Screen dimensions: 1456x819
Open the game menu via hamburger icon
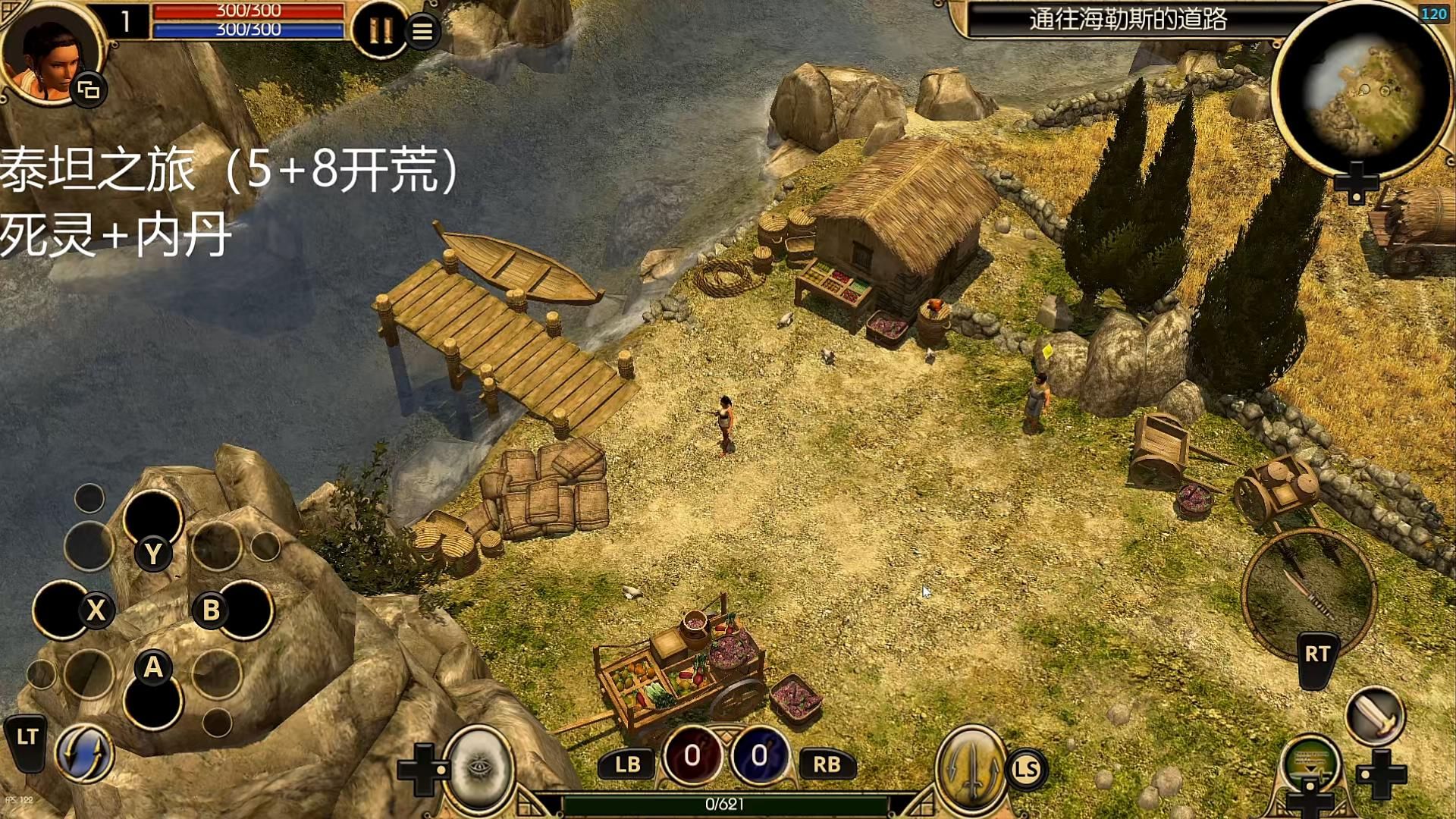click(x=424, y=32)
